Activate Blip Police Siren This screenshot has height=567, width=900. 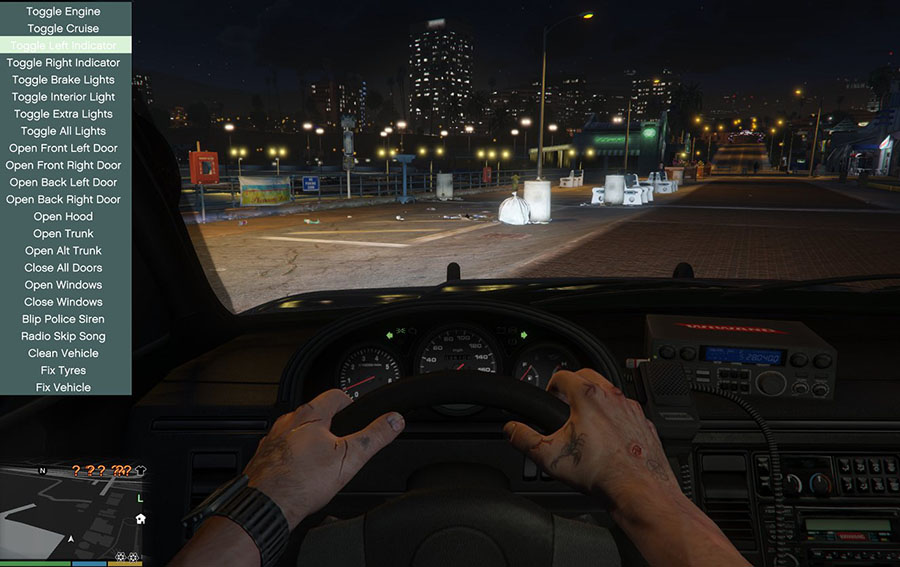coord(63,318)
